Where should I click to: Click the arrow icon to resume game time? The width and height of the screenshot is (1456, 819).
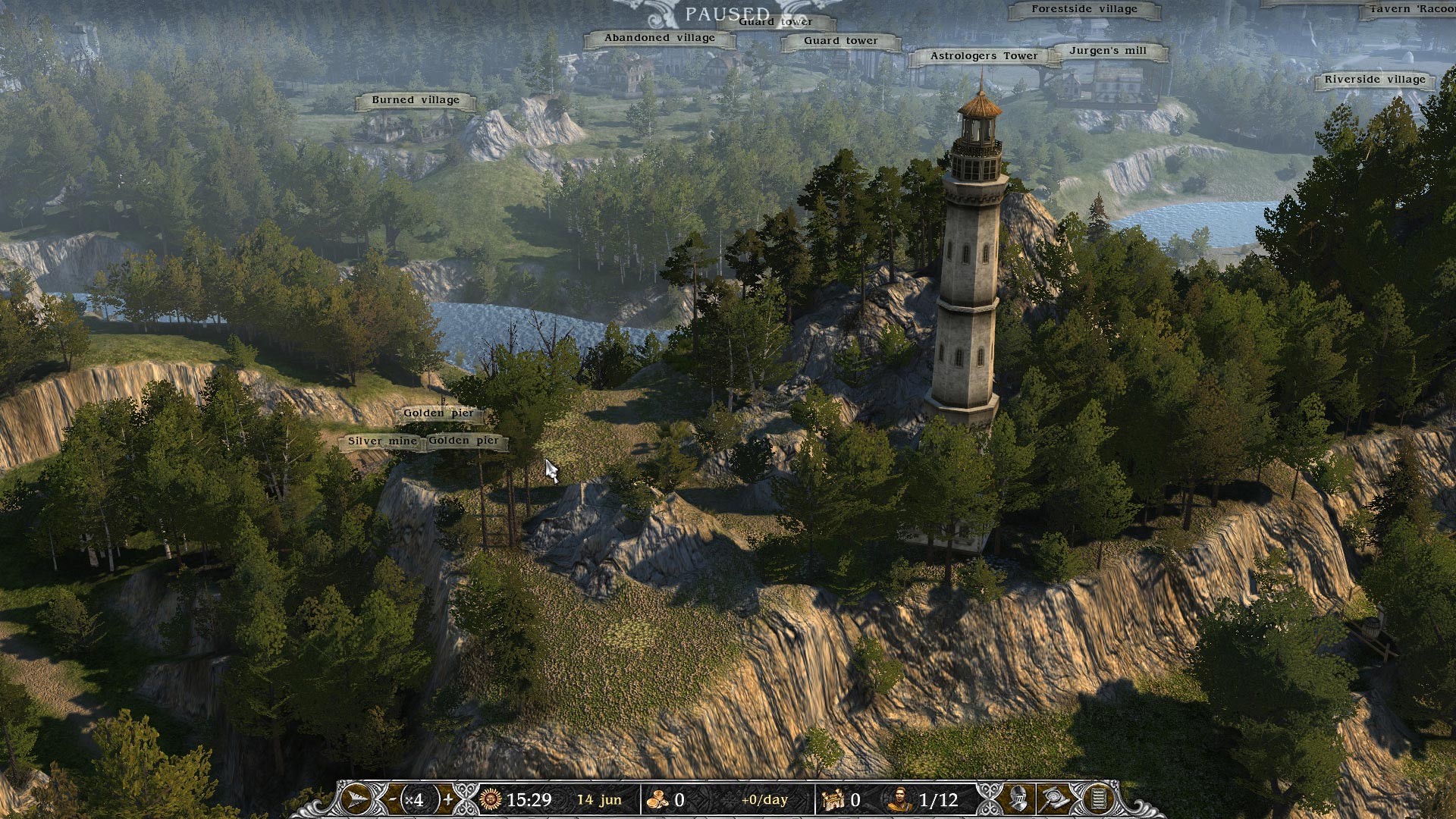(x=356, y=799)
